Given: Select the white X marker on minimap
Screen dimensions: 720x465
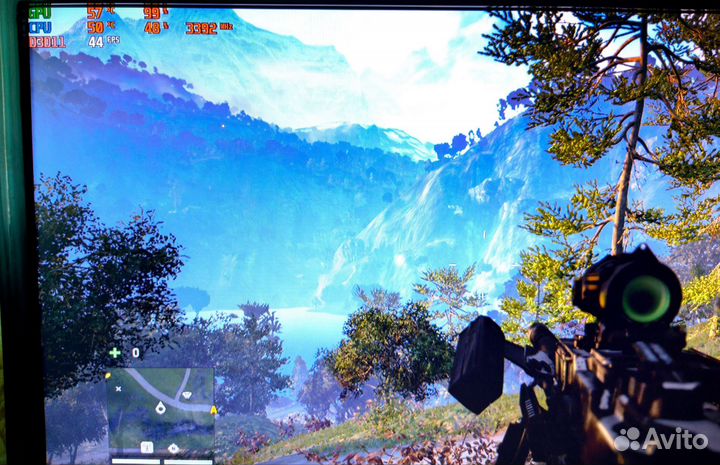Looking at the screenshot, I should coord(119,387).
